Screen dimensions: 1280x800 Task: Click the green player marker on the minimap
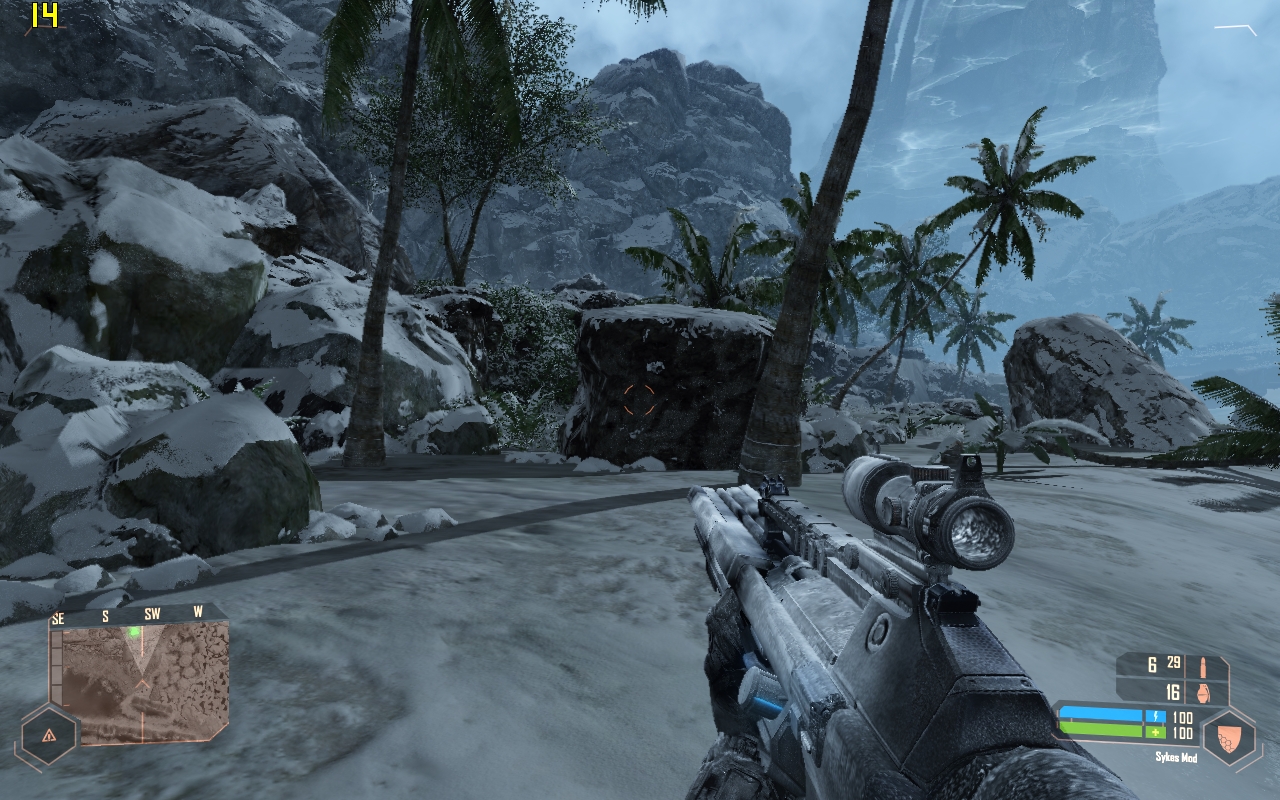click(x=133, y=632)
